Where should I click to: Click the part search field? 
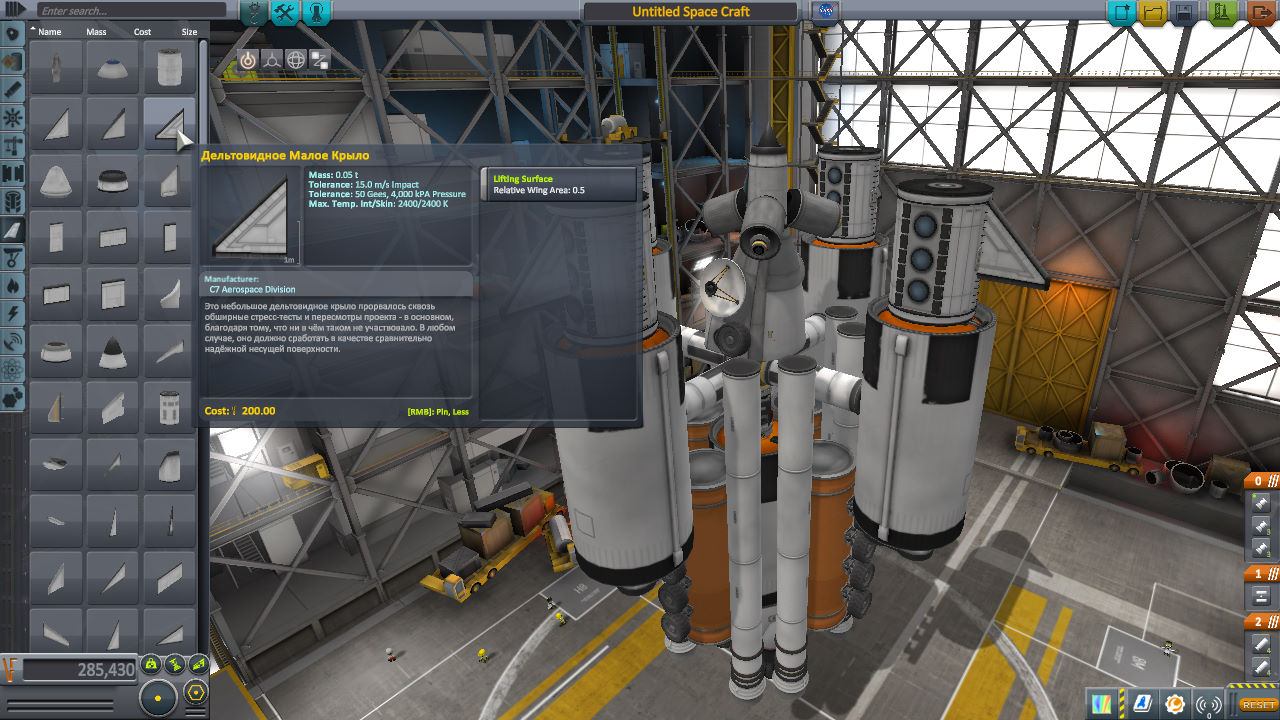[130, 11]
